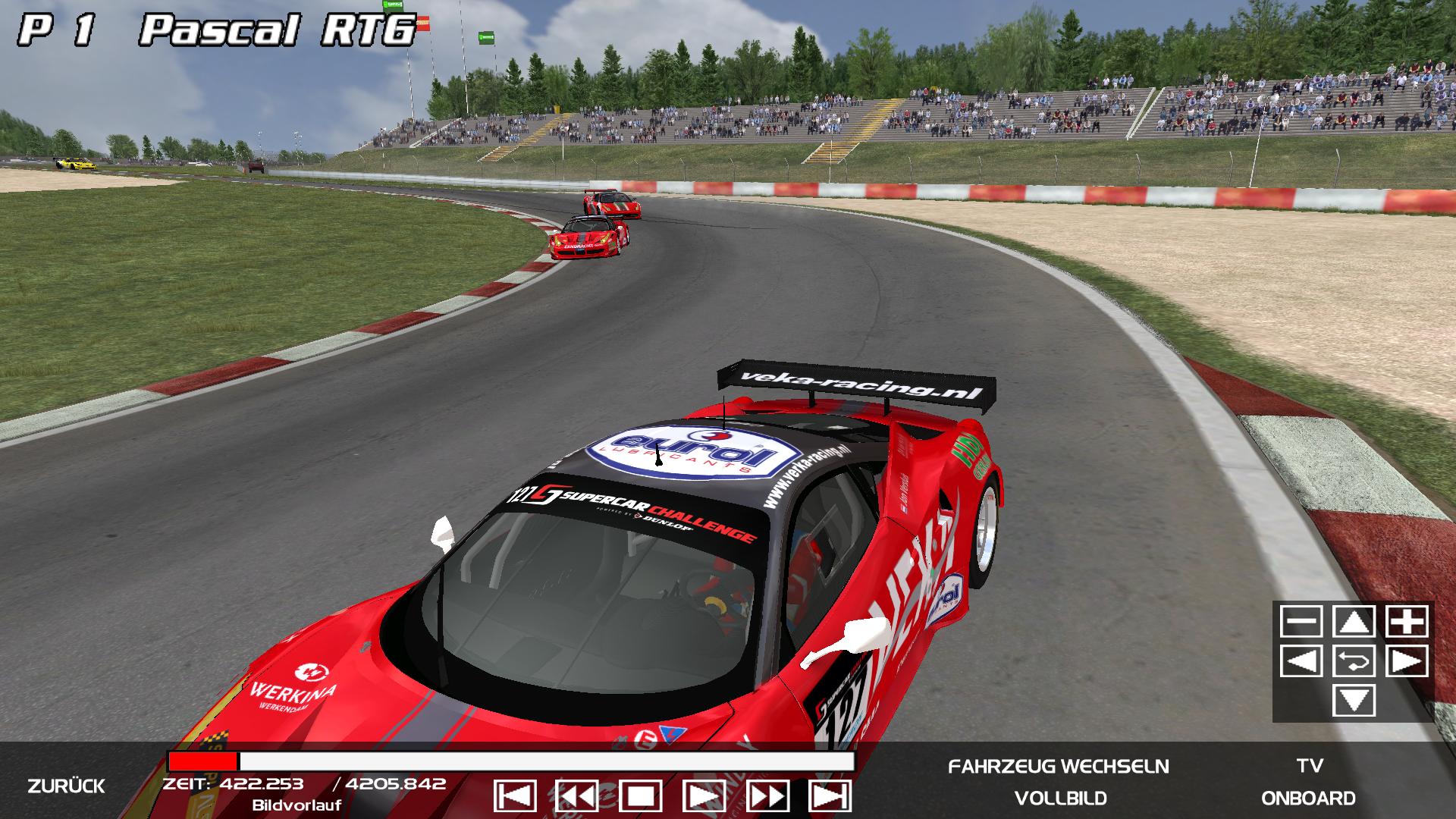Move the camera up with the arrow
This screenshot has height=819, width=1456.
tap(1354, 622)
